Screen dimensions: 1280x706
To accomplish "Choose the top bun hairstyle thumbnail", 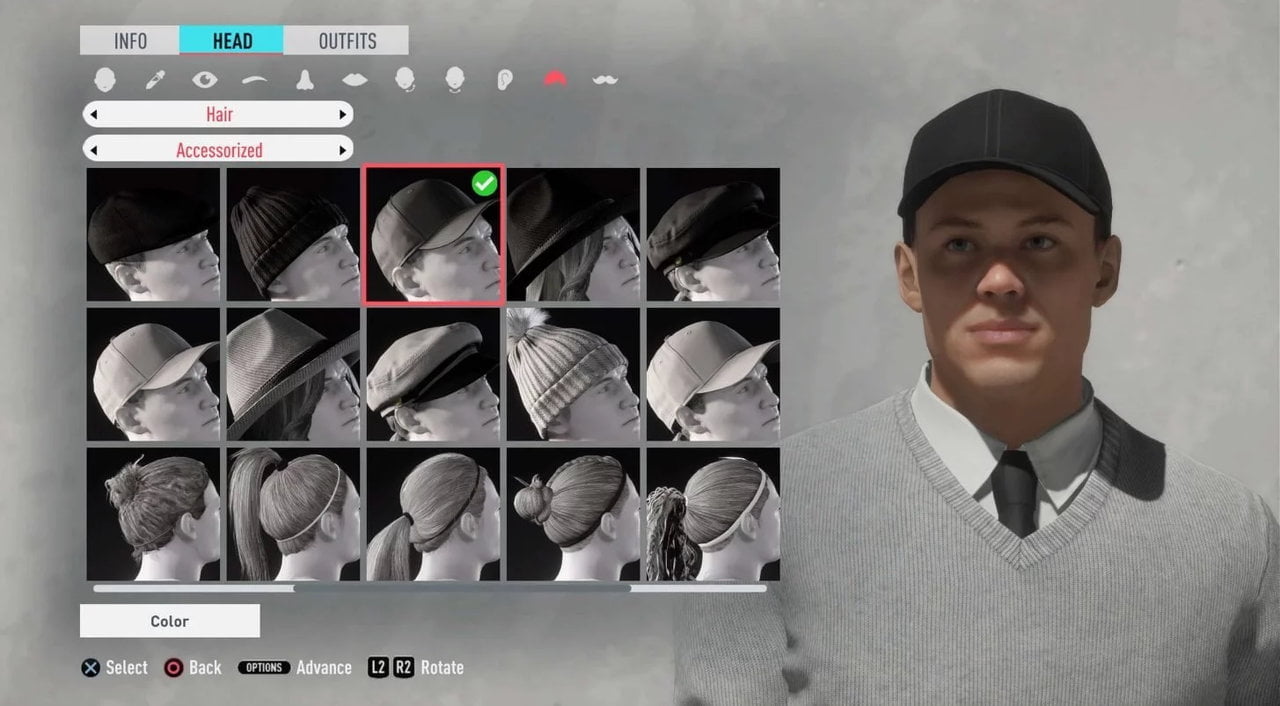I will pyautogui.click(x=153, y=514).
